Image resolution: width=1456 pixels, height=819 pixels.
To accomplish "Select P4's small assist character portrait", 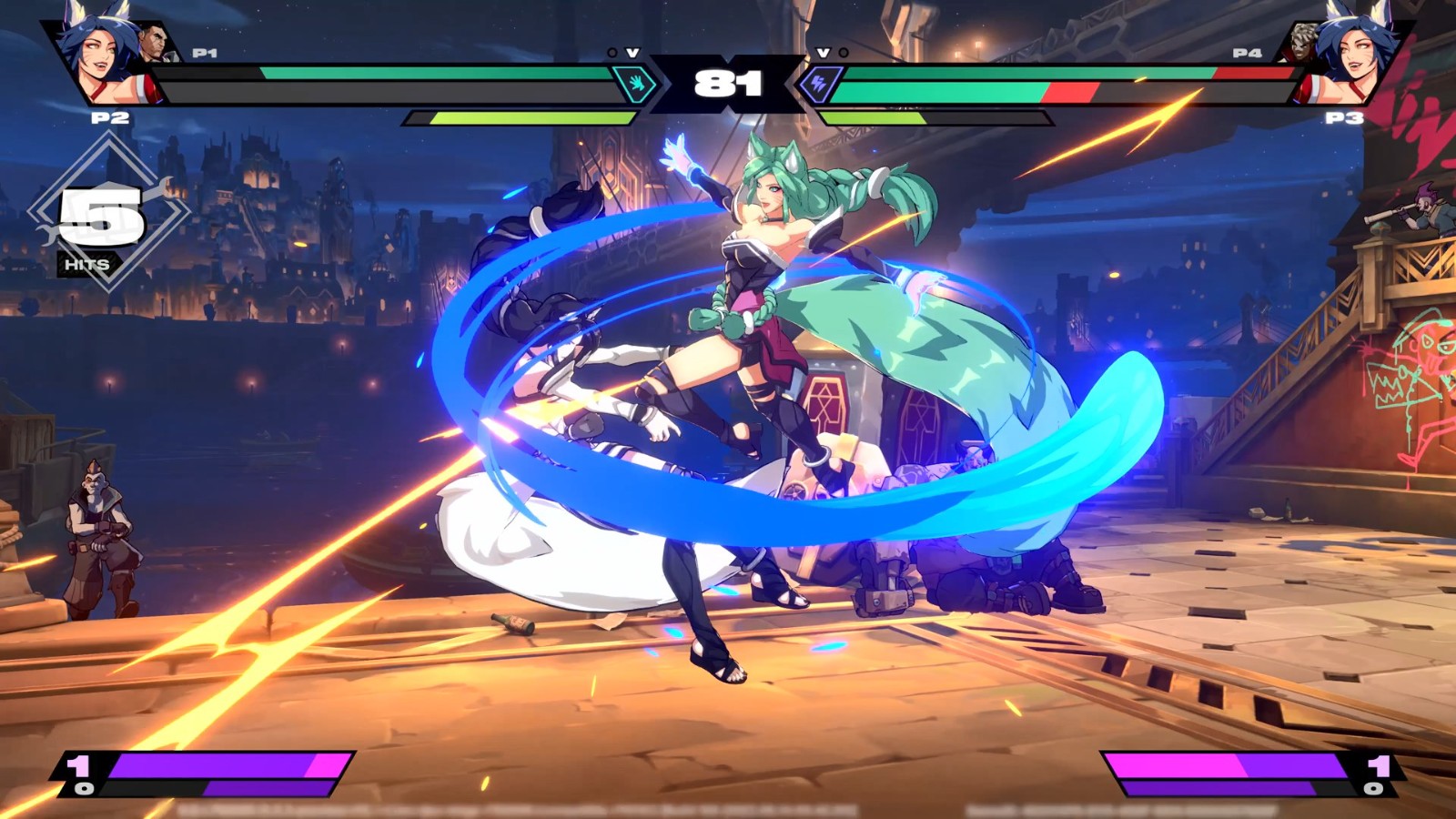I will [x=1303, y=44].
